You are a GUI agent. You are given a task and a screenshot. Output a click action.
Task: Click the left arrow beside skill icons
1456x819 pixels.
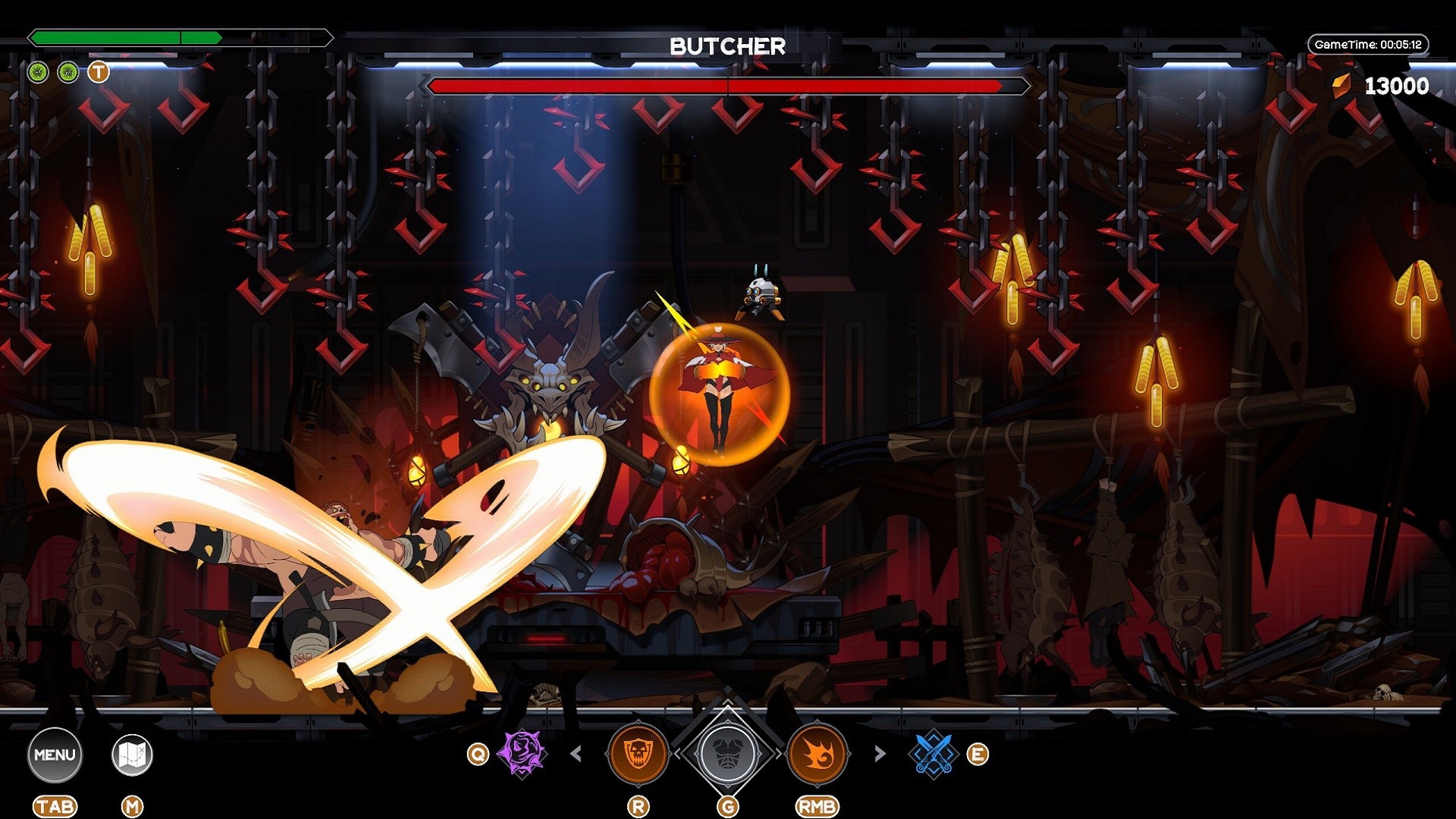(576, 754)
